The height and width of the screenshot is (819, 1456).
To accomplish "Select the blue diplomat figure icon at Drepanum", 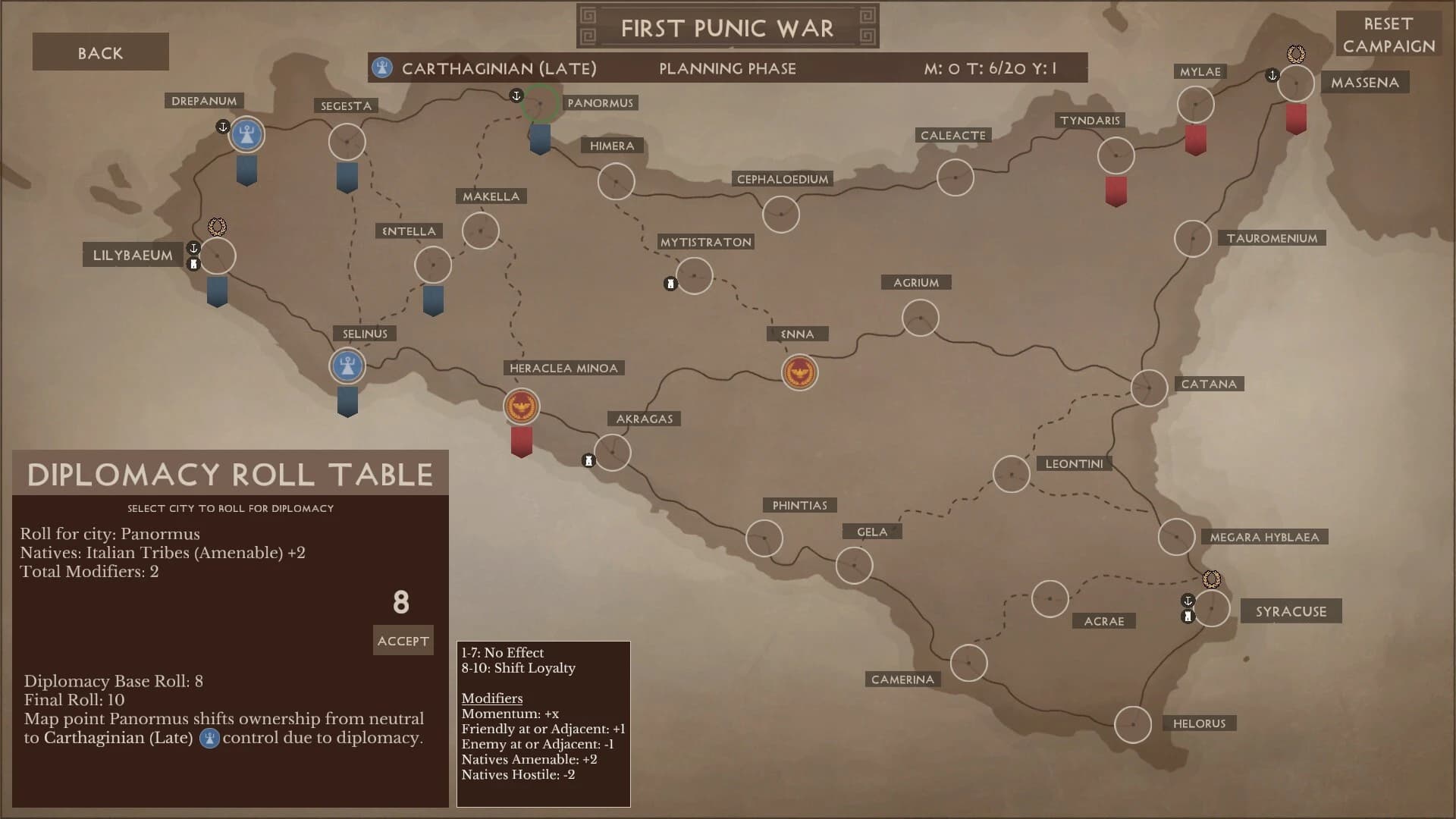I will point(245,134).
